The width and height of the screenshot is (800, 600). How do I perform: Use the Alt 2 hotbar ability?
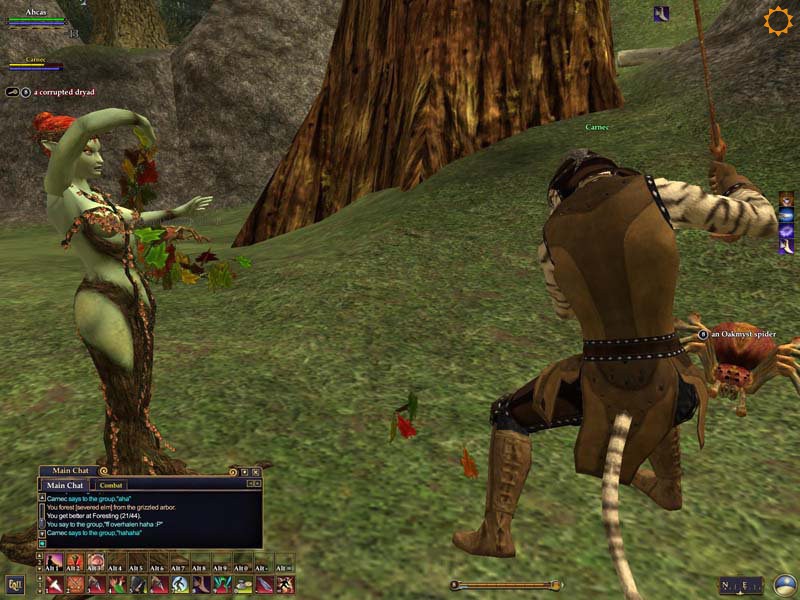click(x=75, y=562)
